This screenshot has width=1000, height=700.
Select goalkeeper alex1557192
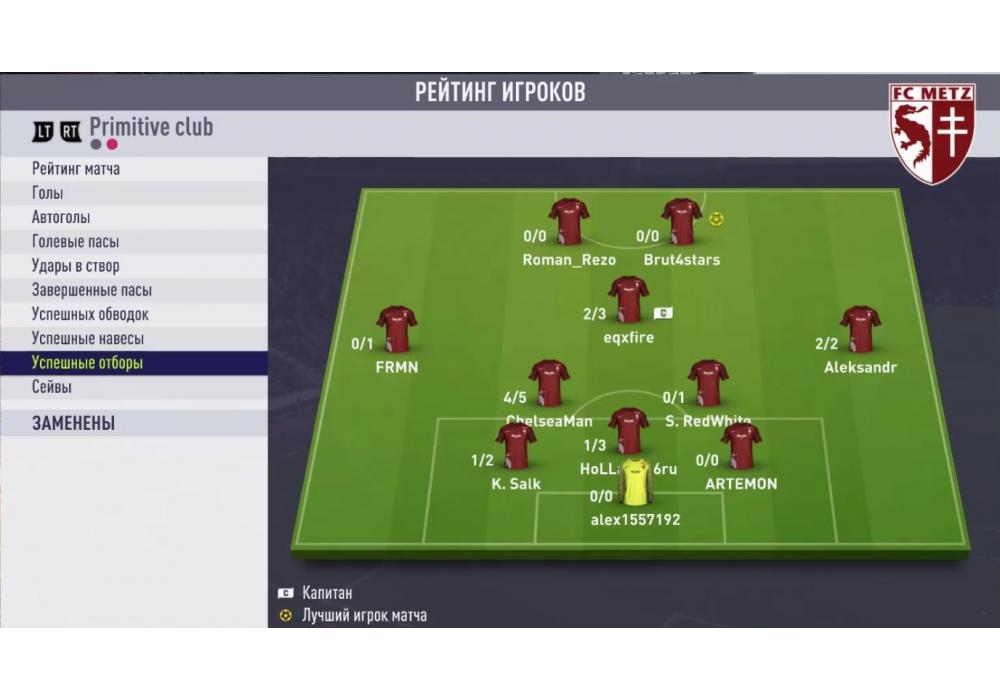pos(635,483)
